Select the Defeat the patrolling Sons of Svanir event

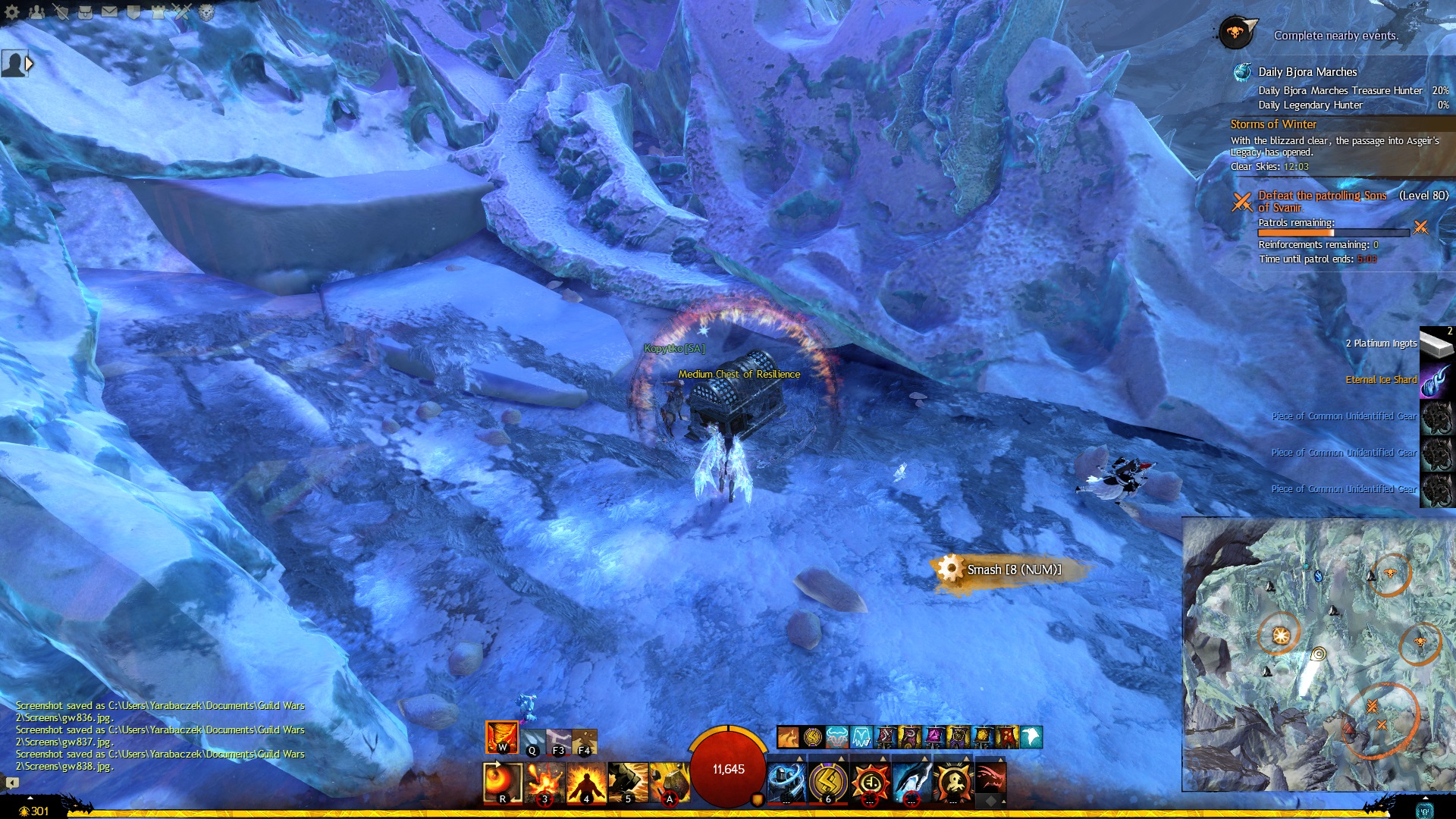(1322, 201)
